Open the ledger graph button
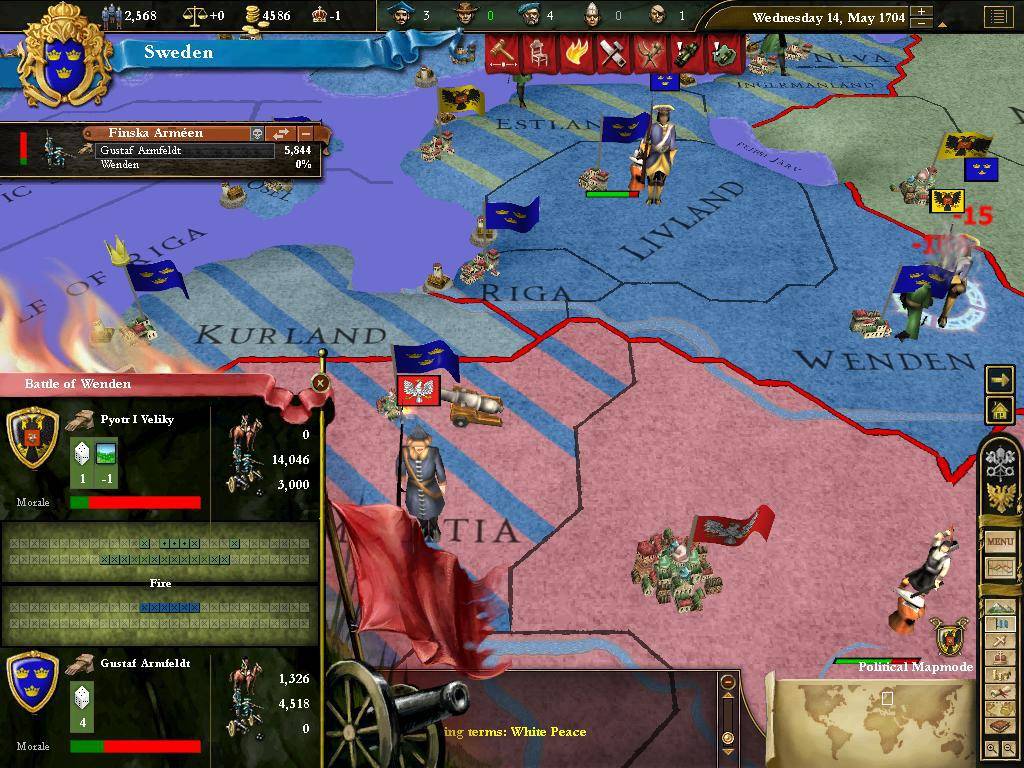Viewport: 1024px width, 768px height. pos(1000,568)
